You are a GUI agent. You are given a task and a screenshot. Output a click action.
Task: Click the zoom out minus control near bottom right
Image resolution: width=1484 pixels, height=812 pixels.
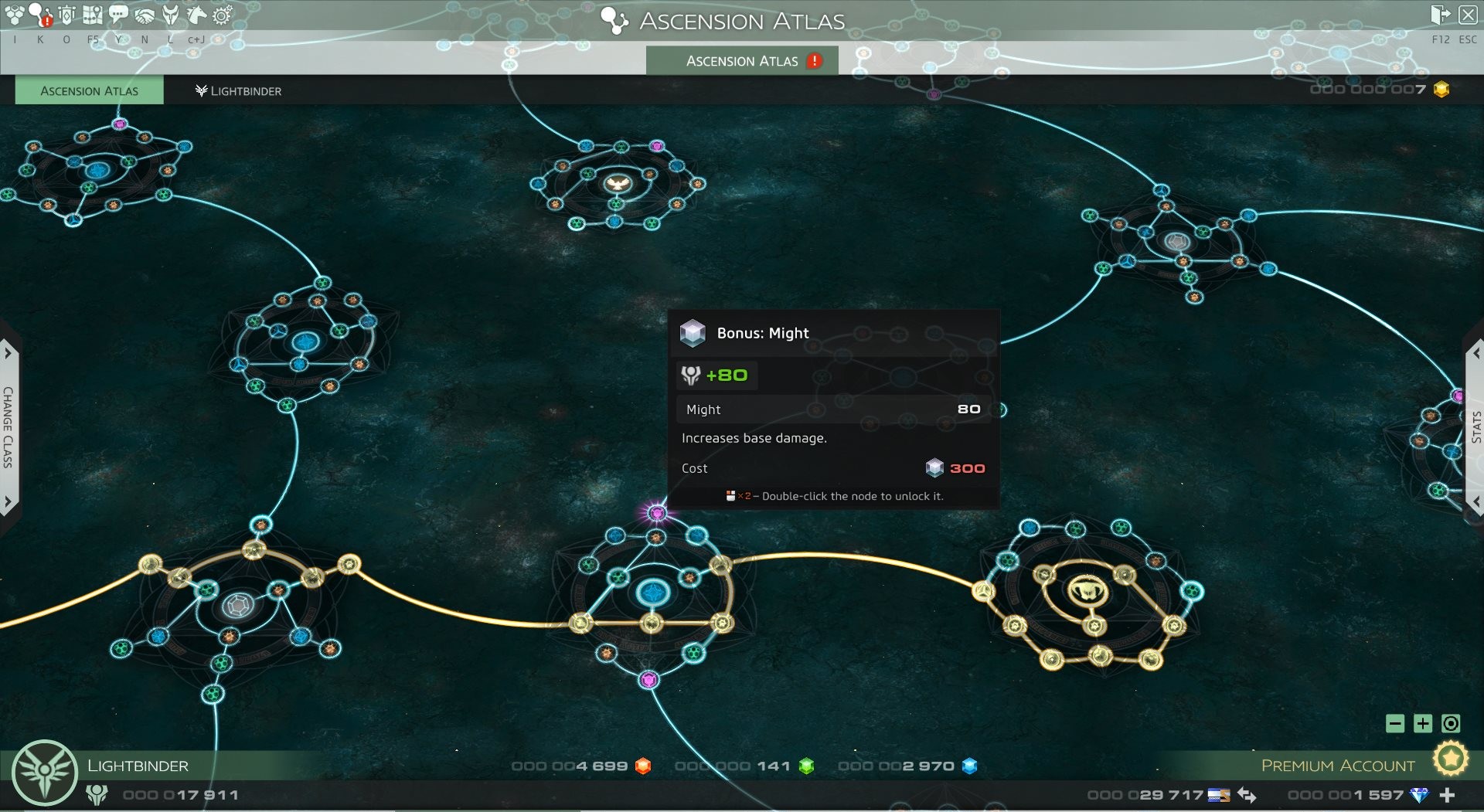click(1396, 725)
